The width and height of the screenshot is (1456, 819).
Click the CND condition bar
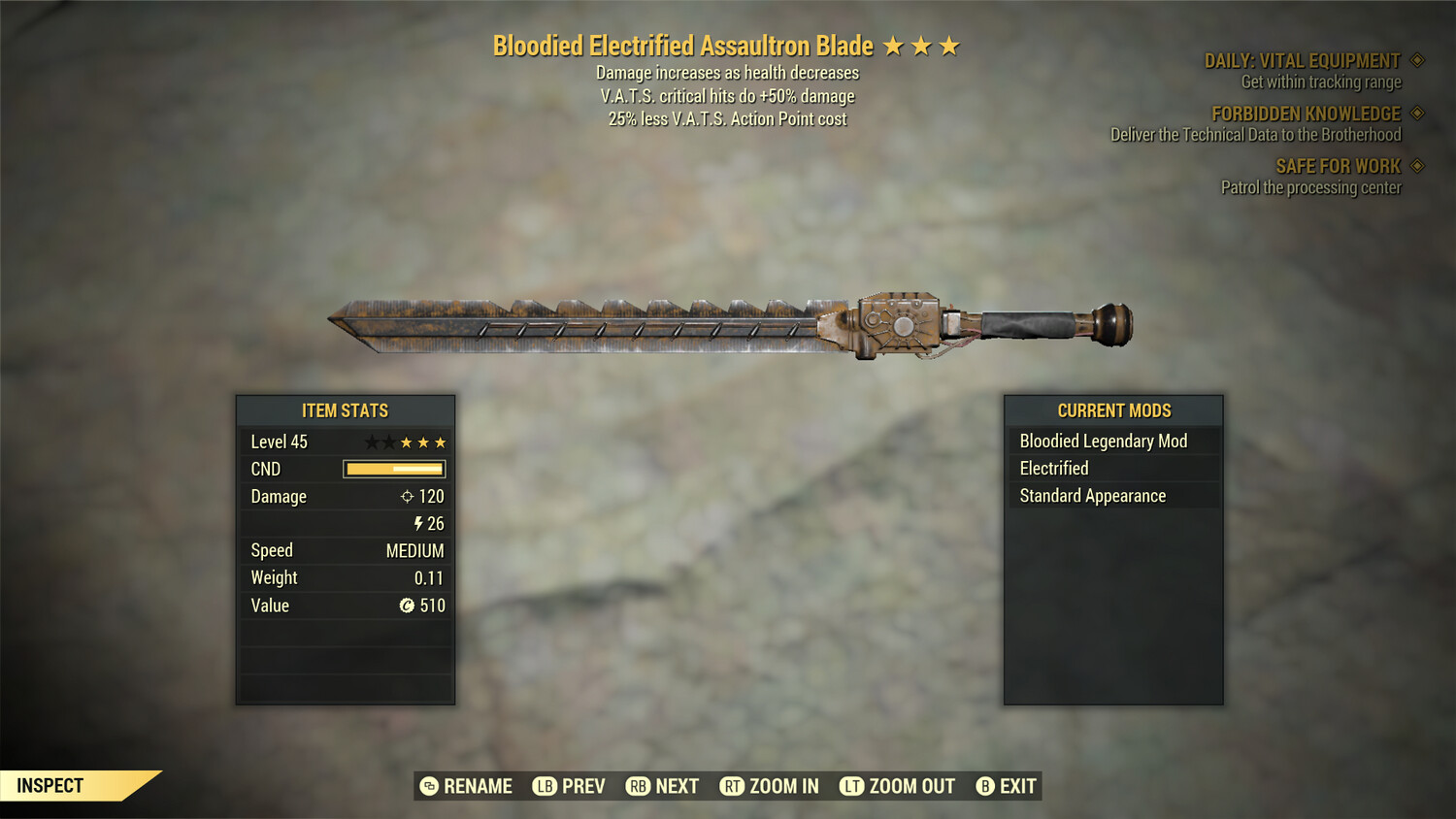[x=393, y=469]
